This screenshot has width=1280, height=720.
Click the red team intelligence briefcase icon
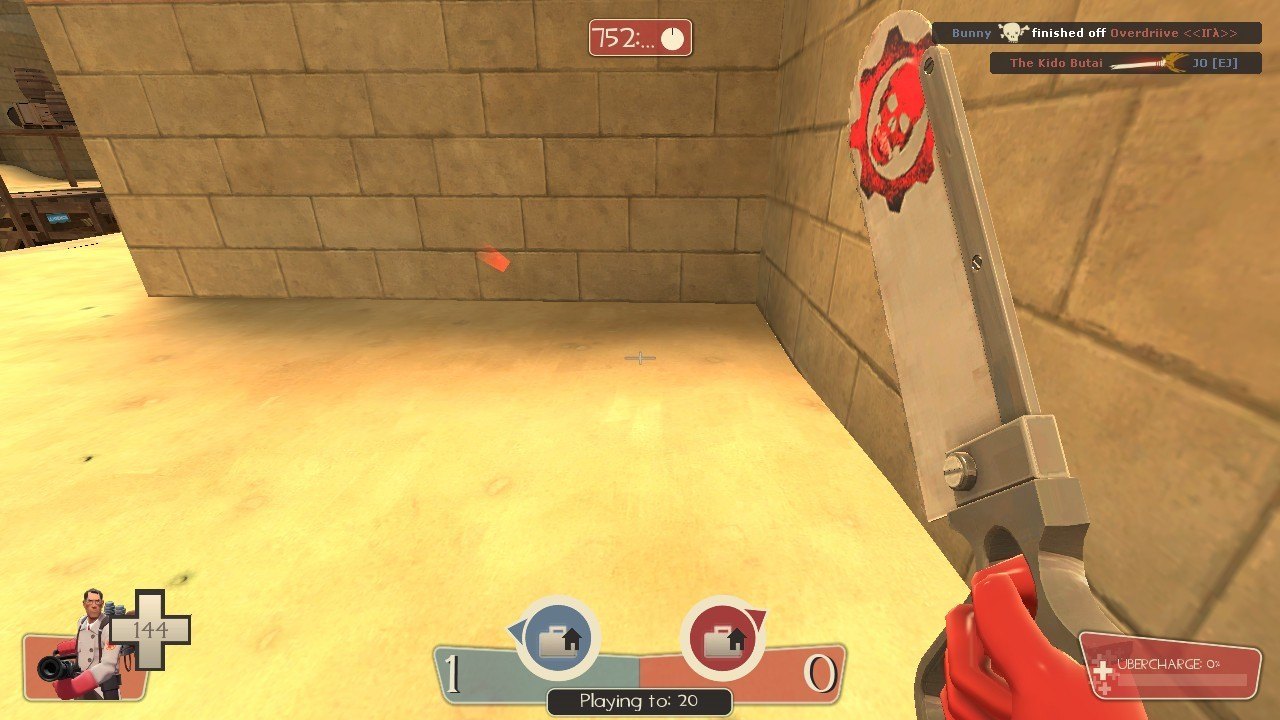(722, 639)
